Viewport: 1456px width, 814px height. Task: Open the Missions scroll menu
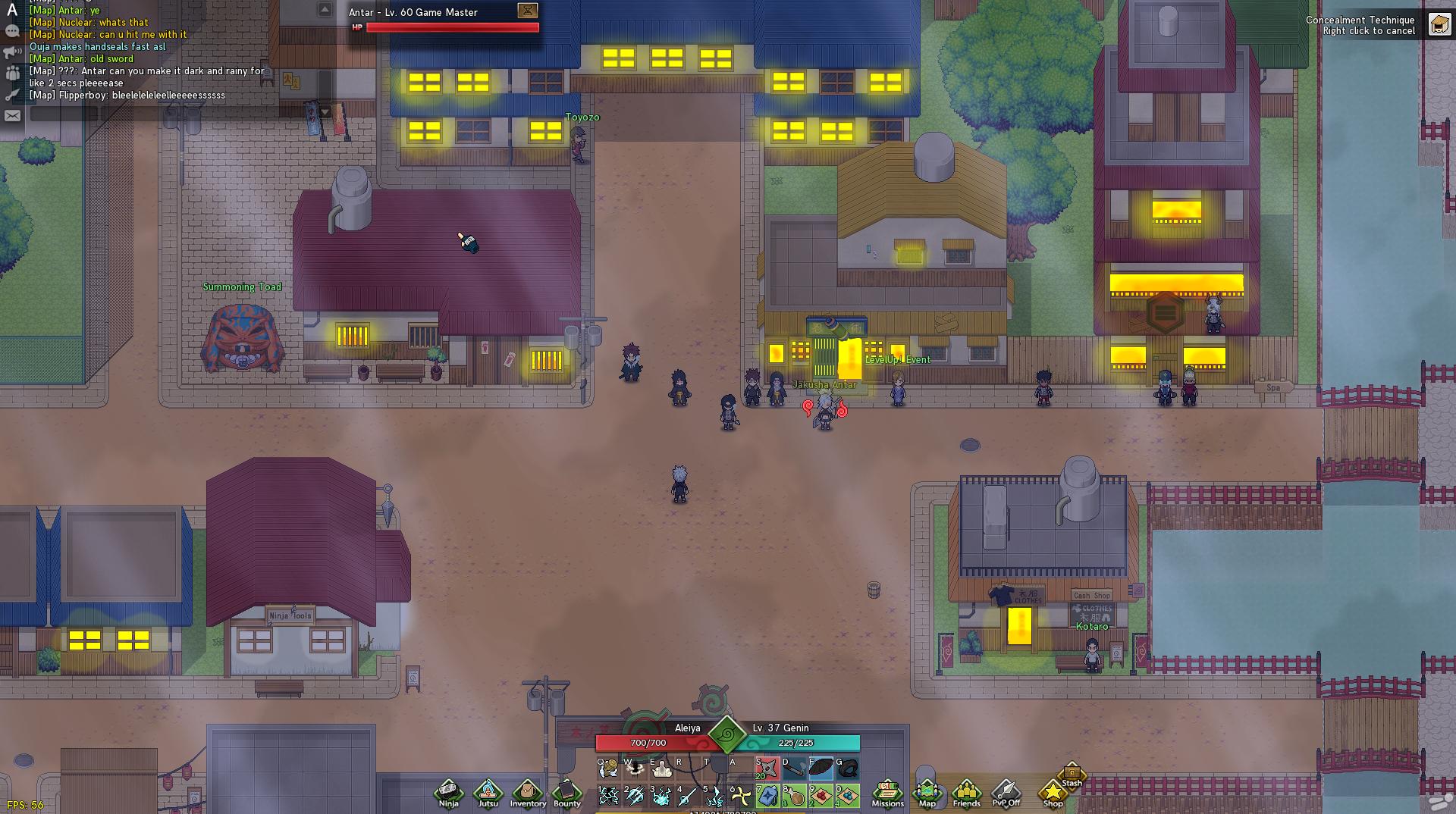[887, 793]
